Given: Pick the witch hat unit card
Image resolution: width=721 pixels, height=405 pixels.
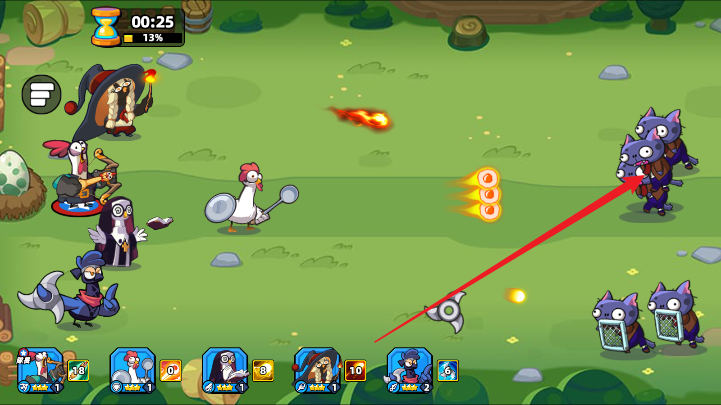Looking at the screenshot, I should tap(316, 369).
